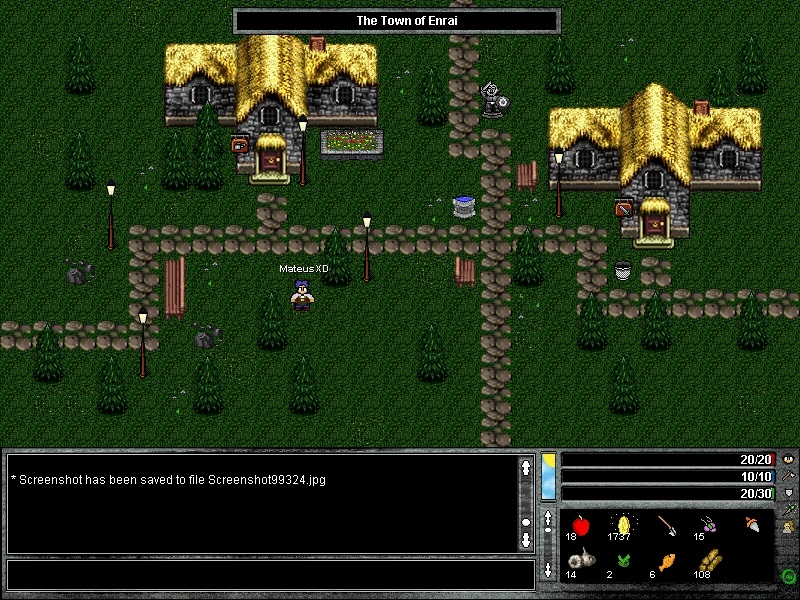This screenshot has width=800, height=600.
Task: Select the glowing gold coin stack
Action: pyautogui.click(x=621, y=524)
